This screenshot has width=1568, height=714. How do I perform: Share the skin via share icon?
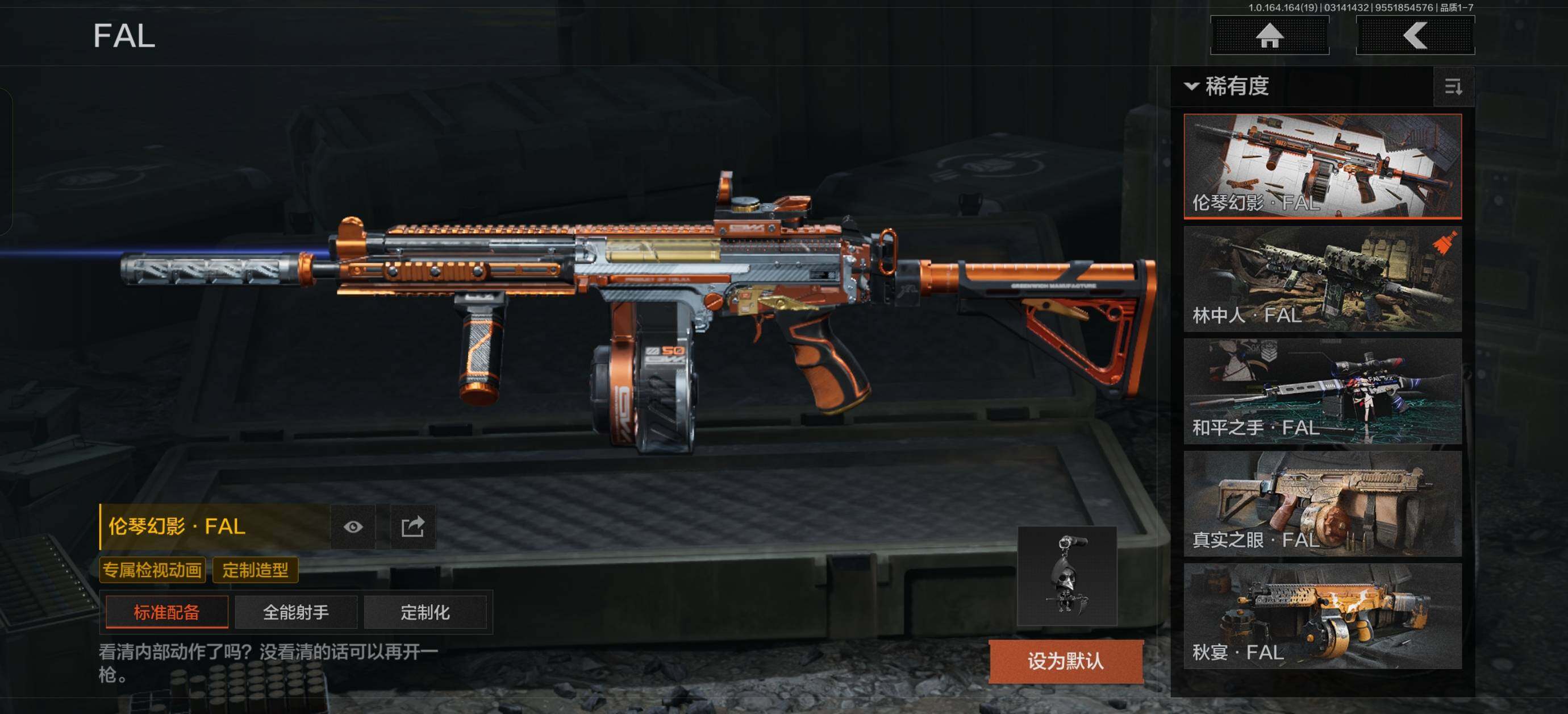tap(412, 526)
